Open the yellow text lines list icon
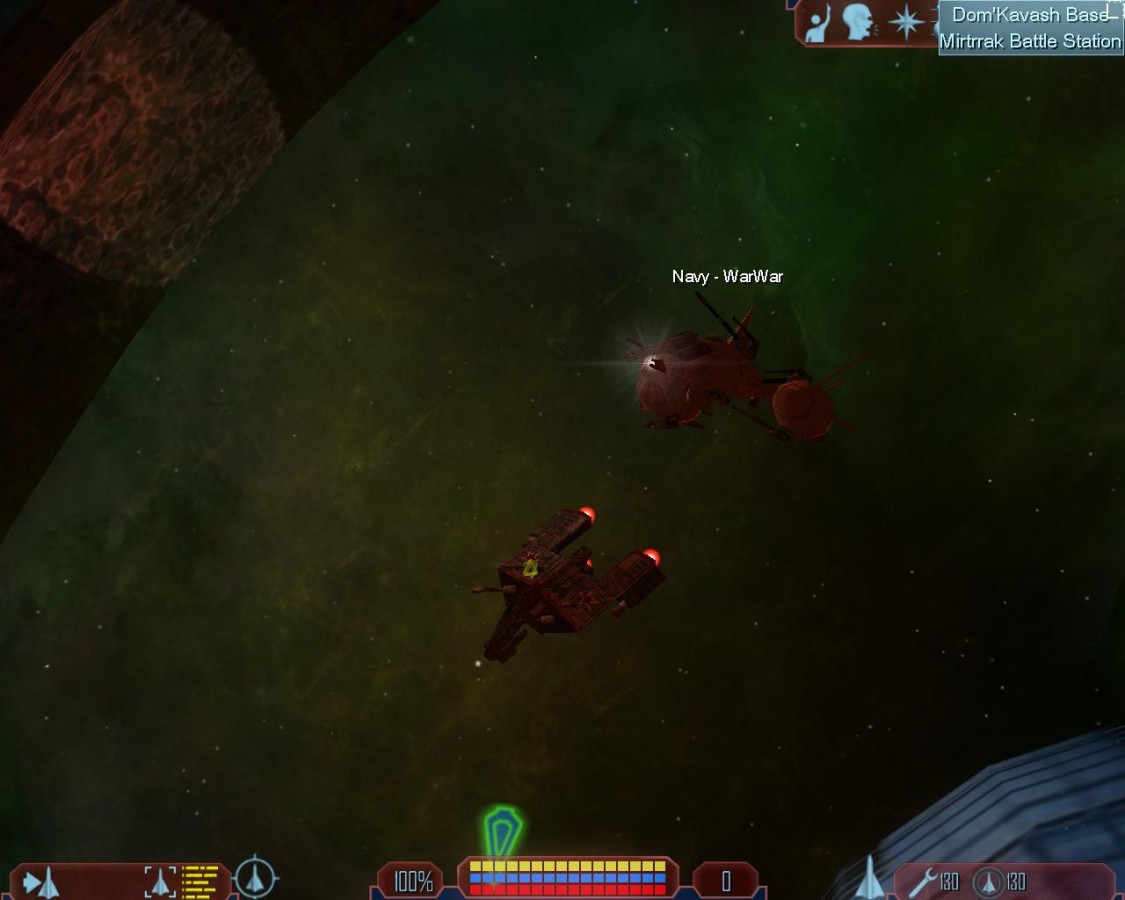Image resolution: width=1125 pixels, height=900 pixels. pos(200,881)
